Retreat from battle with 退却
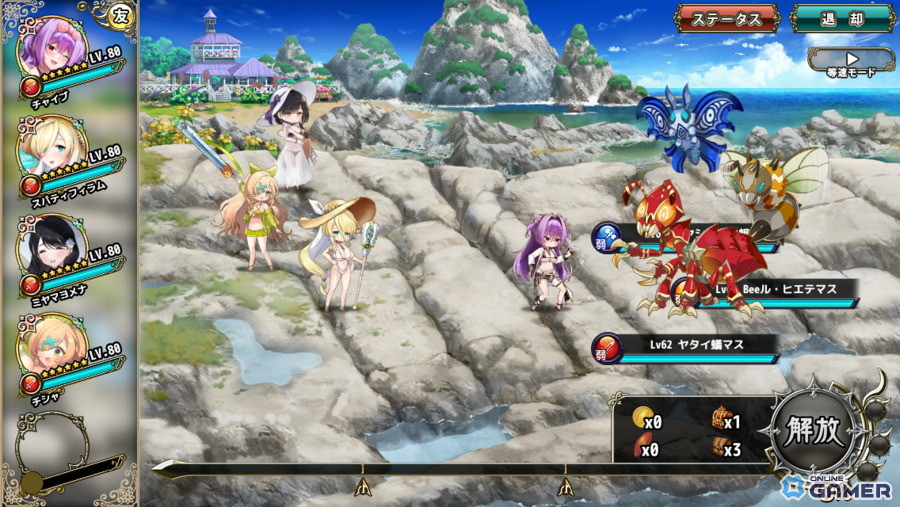900x507 pixels. pyautogui.click(x=842, y=18)
